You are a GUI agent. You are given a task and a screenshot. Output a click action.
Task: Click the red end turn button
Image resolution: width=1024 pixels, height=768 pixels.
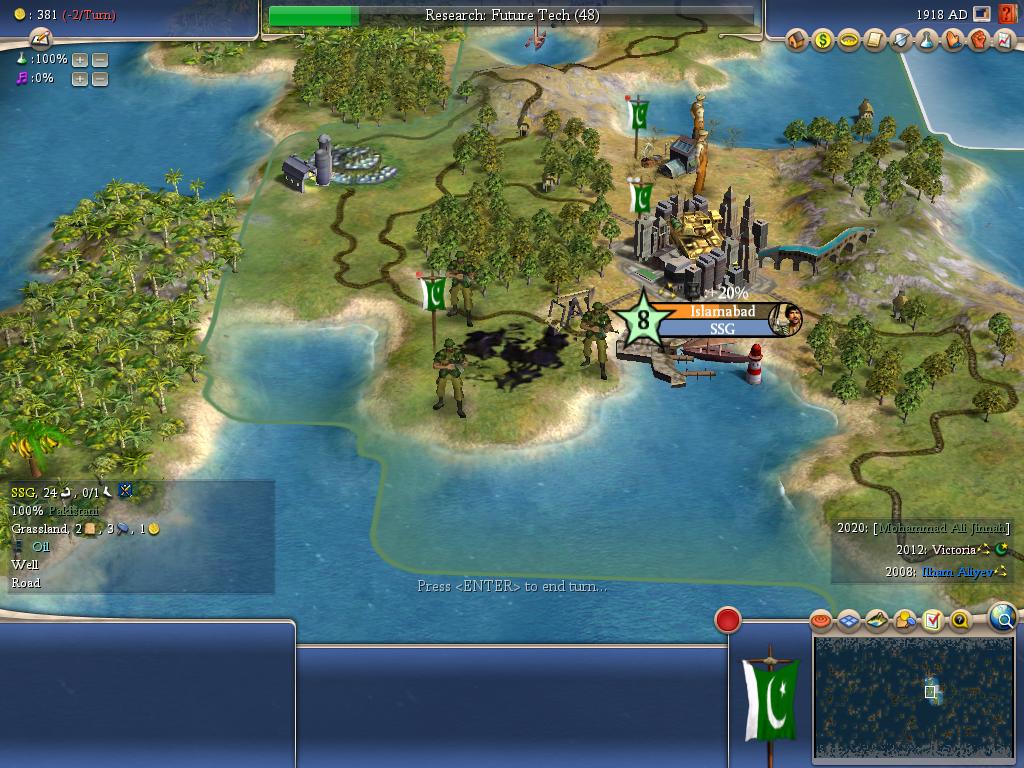728,621
